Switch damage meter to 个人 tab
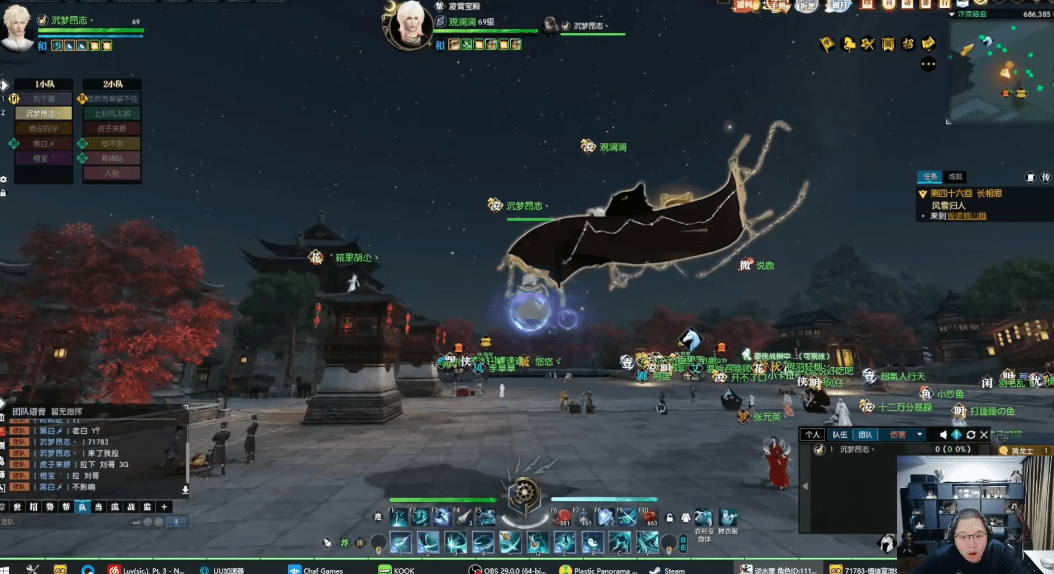The width and height of the screenshot is (1054, 574). [x=813, y=435]
